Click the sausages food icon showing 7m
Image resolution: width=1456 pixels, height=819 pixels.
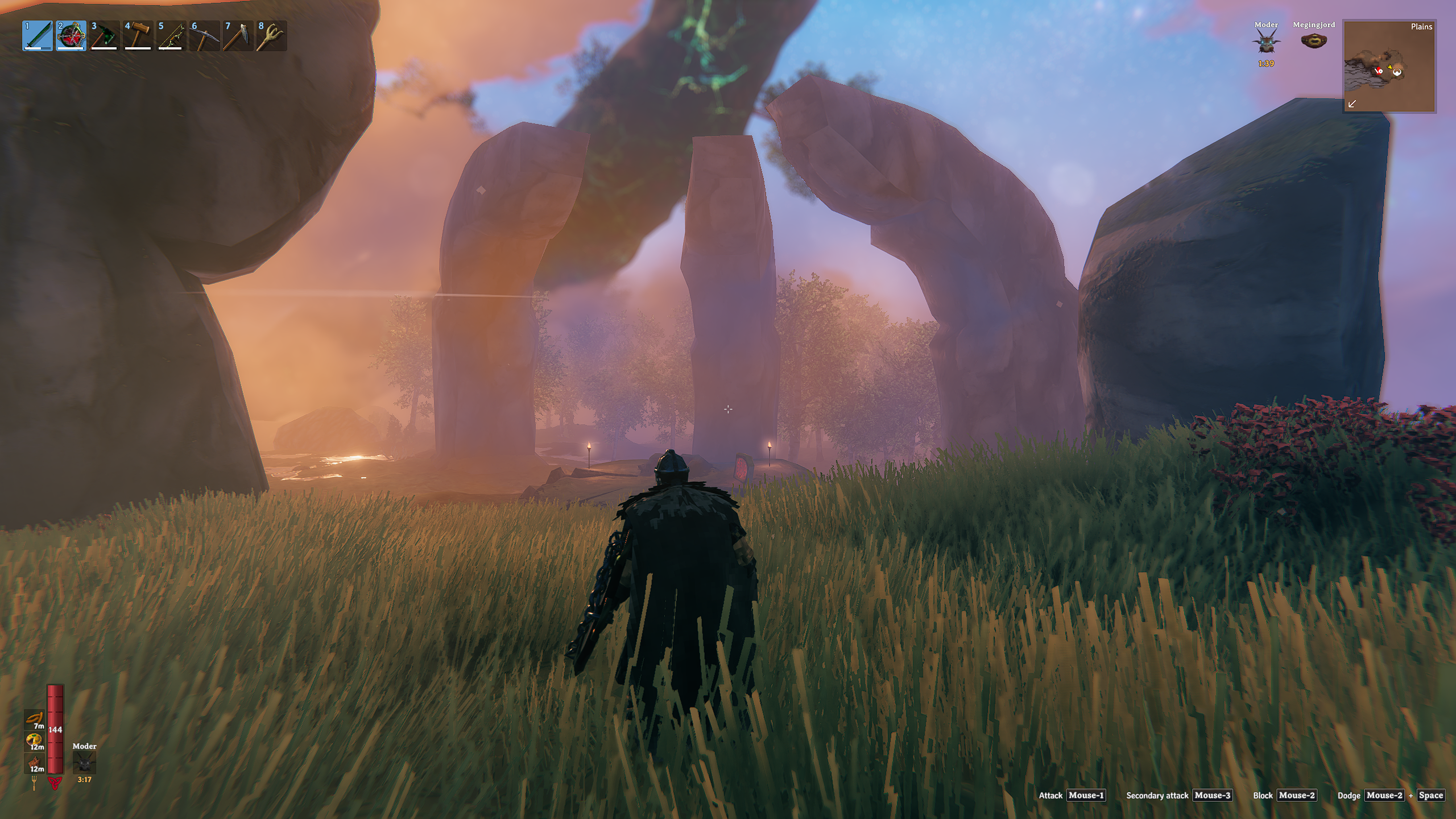[35, 719]
